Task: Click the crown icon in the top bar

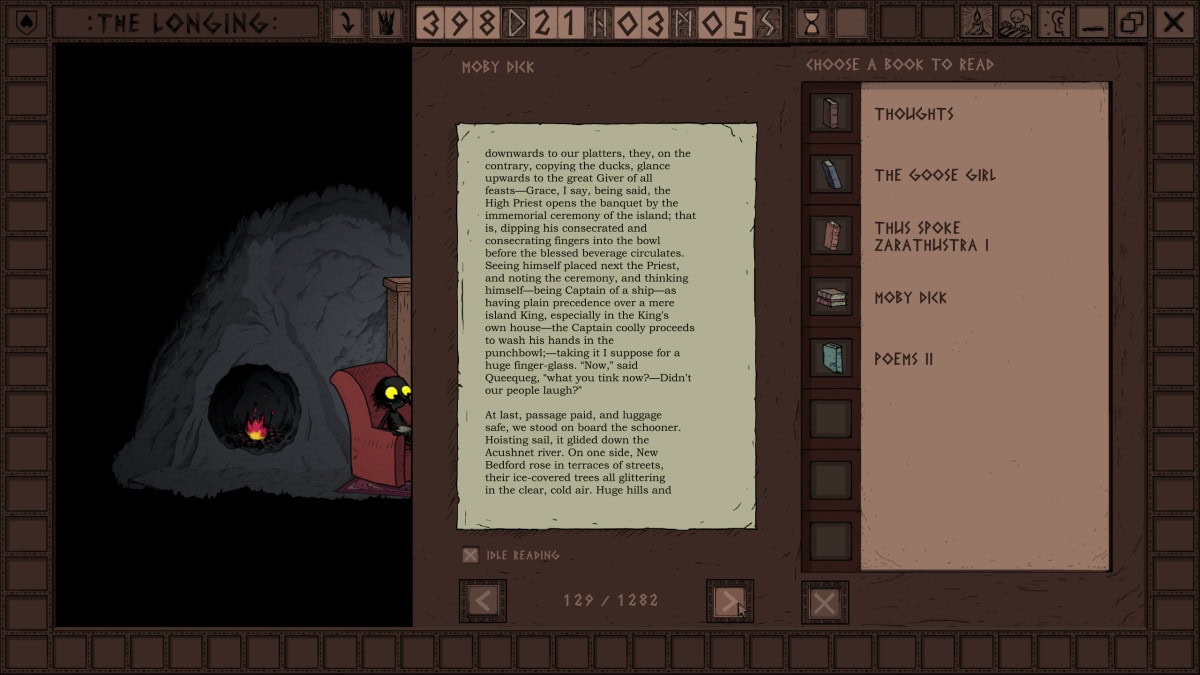Action: tap(386, 22)
